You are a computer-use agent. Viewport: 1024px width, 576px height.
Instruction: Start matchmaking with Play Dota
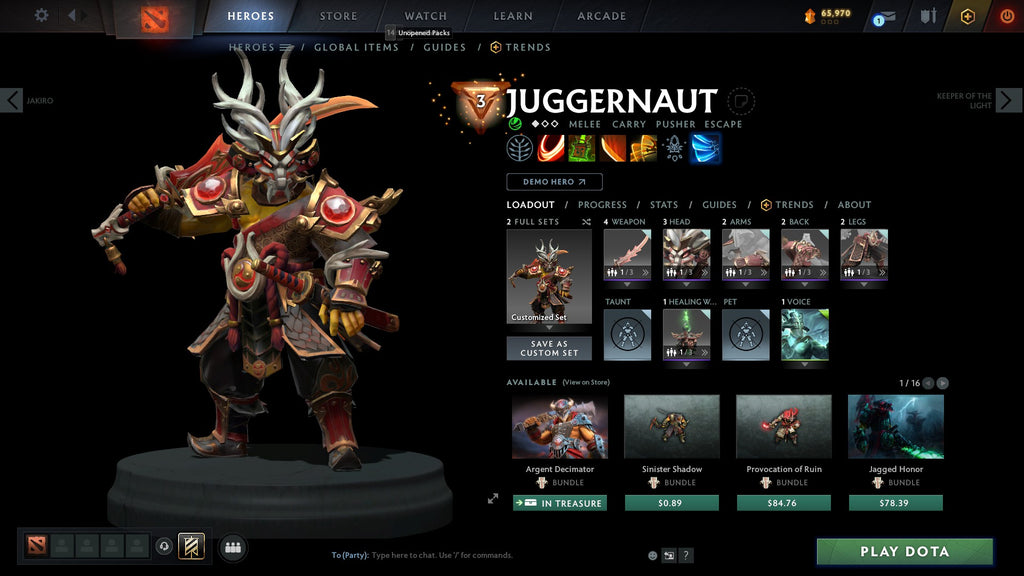904,551
